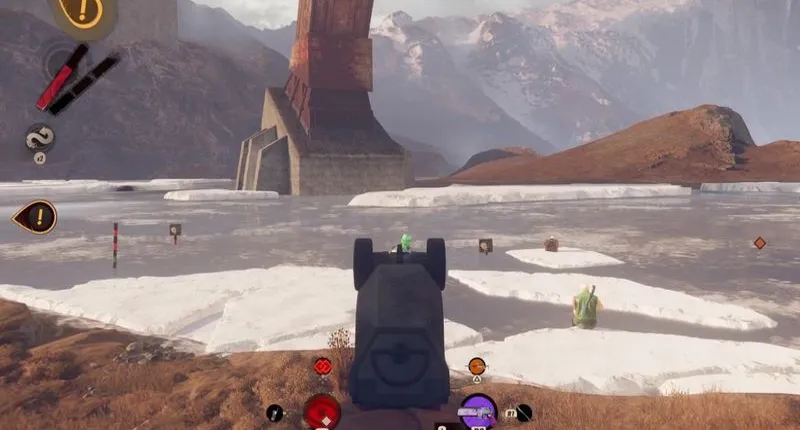Click the orange diamond waypoint marker
The image size is (800, 430).
pyautogui.click(x=759, y=242)
